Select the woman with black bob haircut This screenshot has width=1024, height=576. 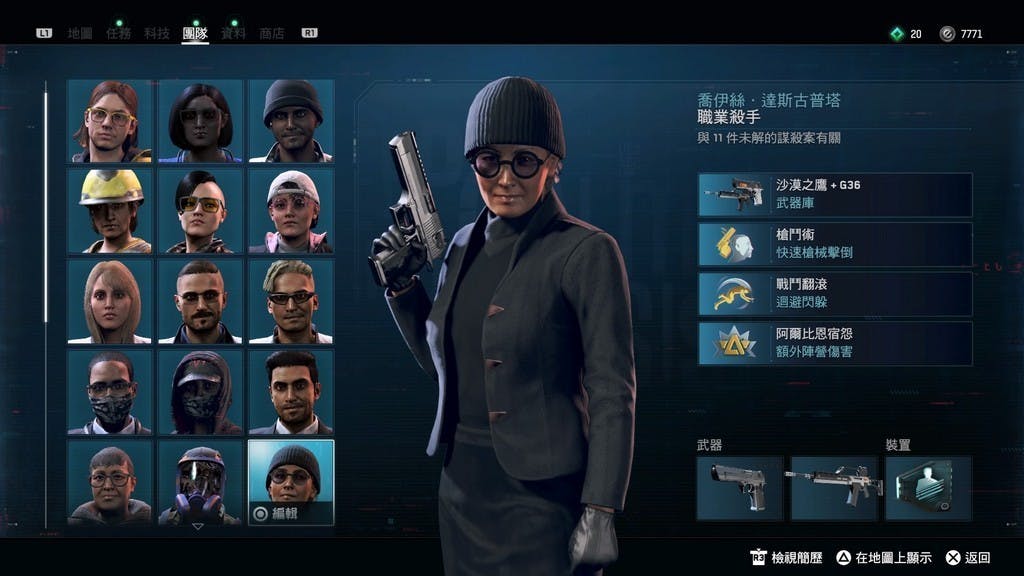pos(200,121)
